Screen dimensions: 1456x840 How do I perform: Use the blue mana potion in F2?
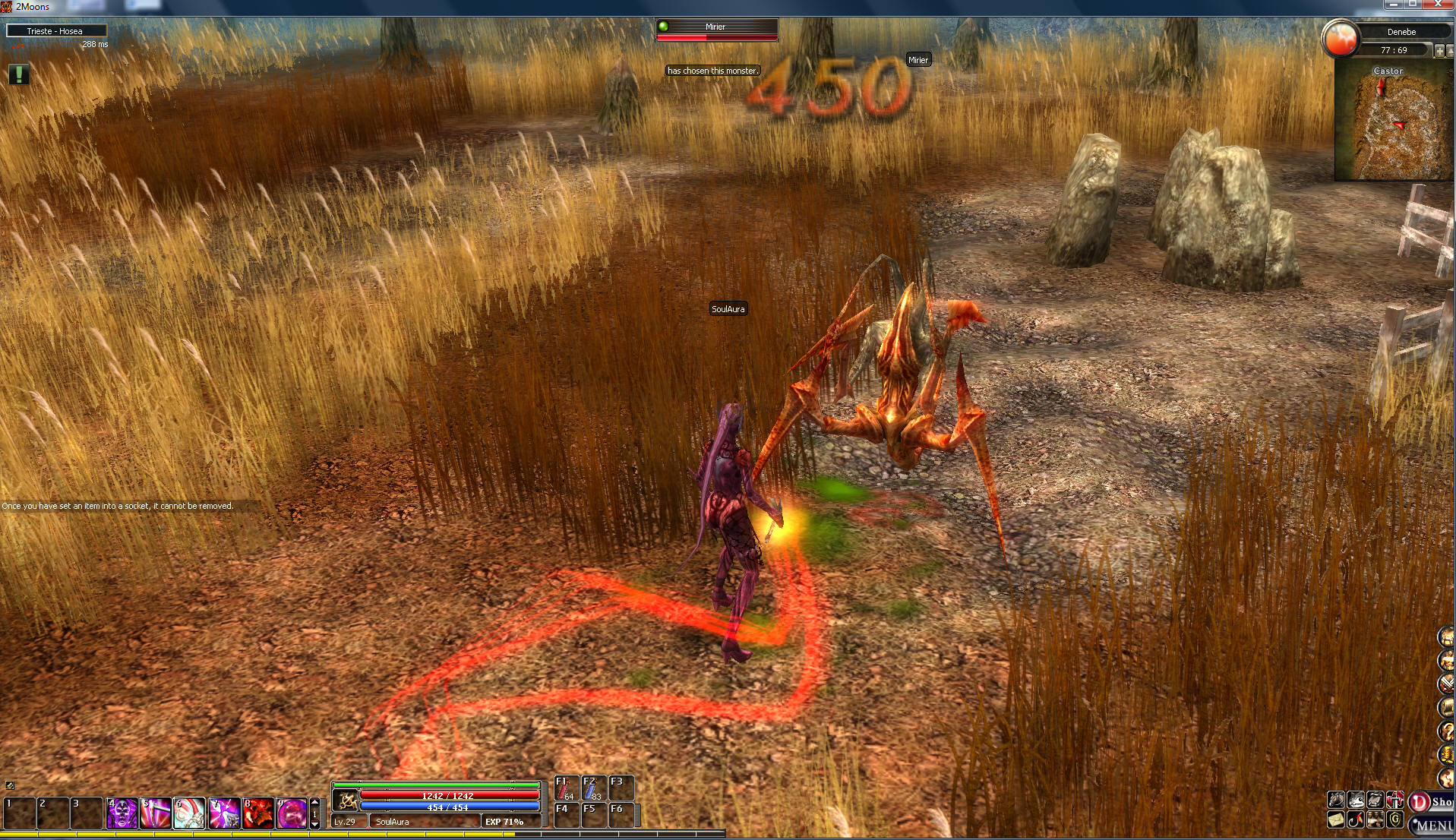593,788
